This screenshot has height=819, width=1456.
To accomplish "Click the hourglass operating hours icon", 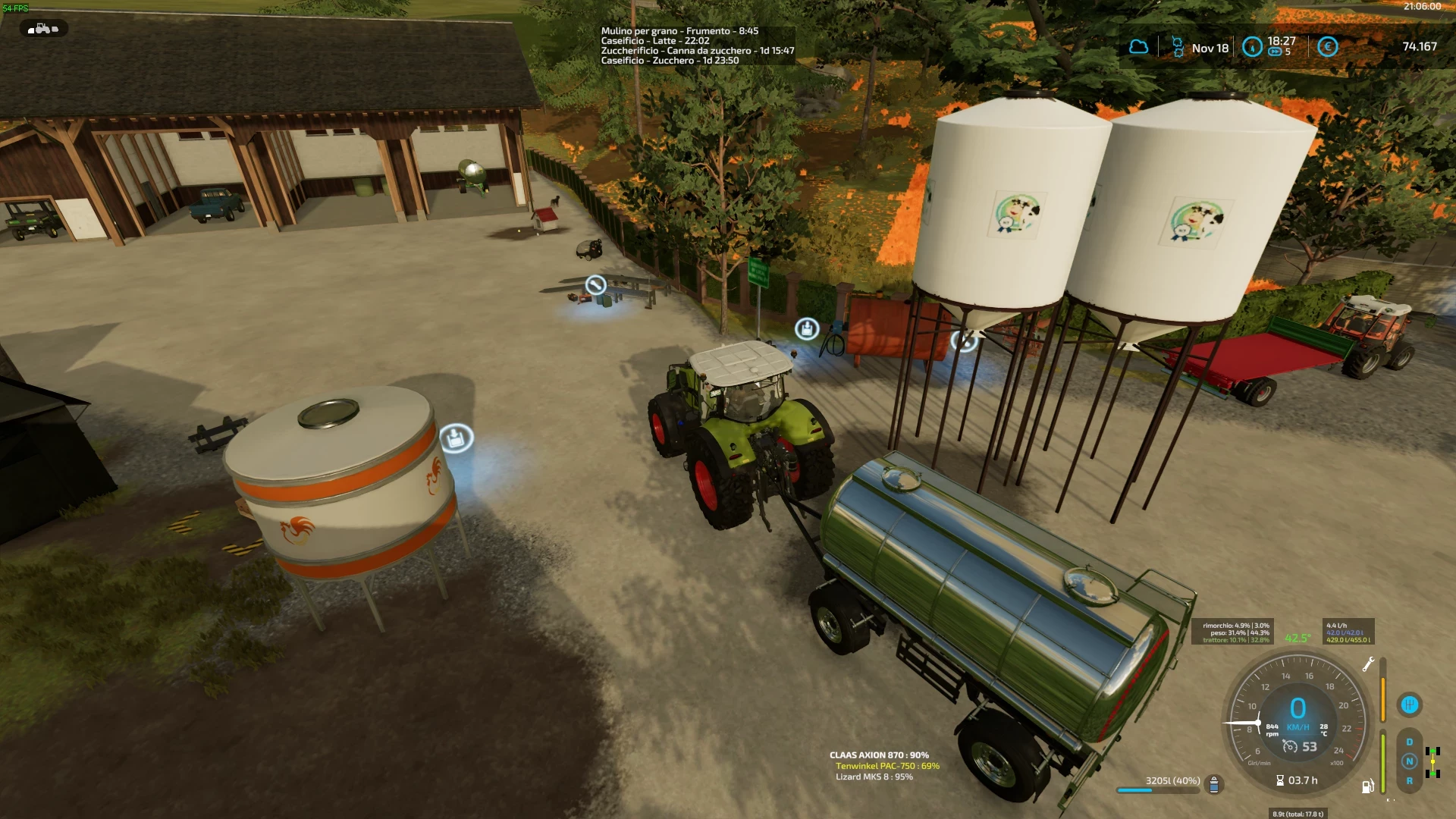I will (x=1280, y=780).
